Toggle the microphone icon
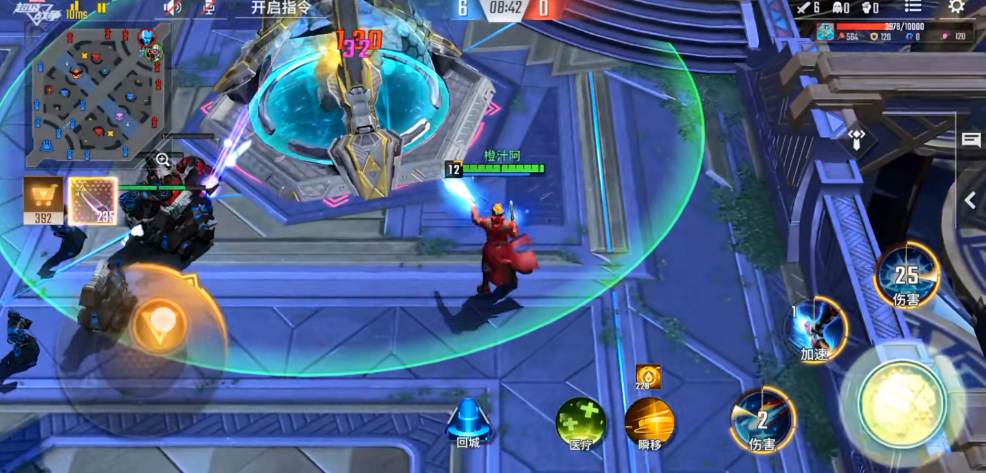 pos(209,8)
